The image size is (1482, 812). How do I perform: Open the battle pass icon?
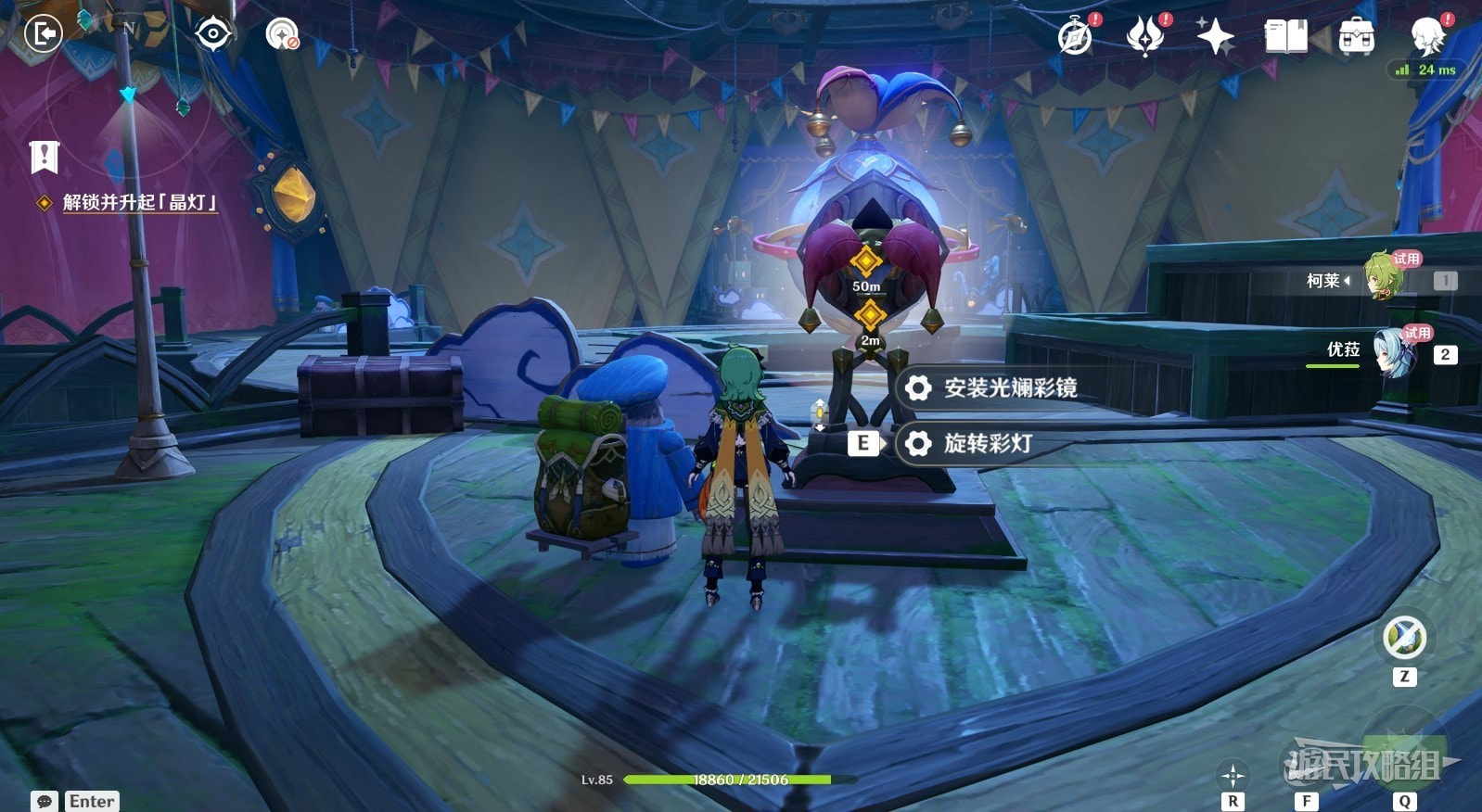[1145, 37]
